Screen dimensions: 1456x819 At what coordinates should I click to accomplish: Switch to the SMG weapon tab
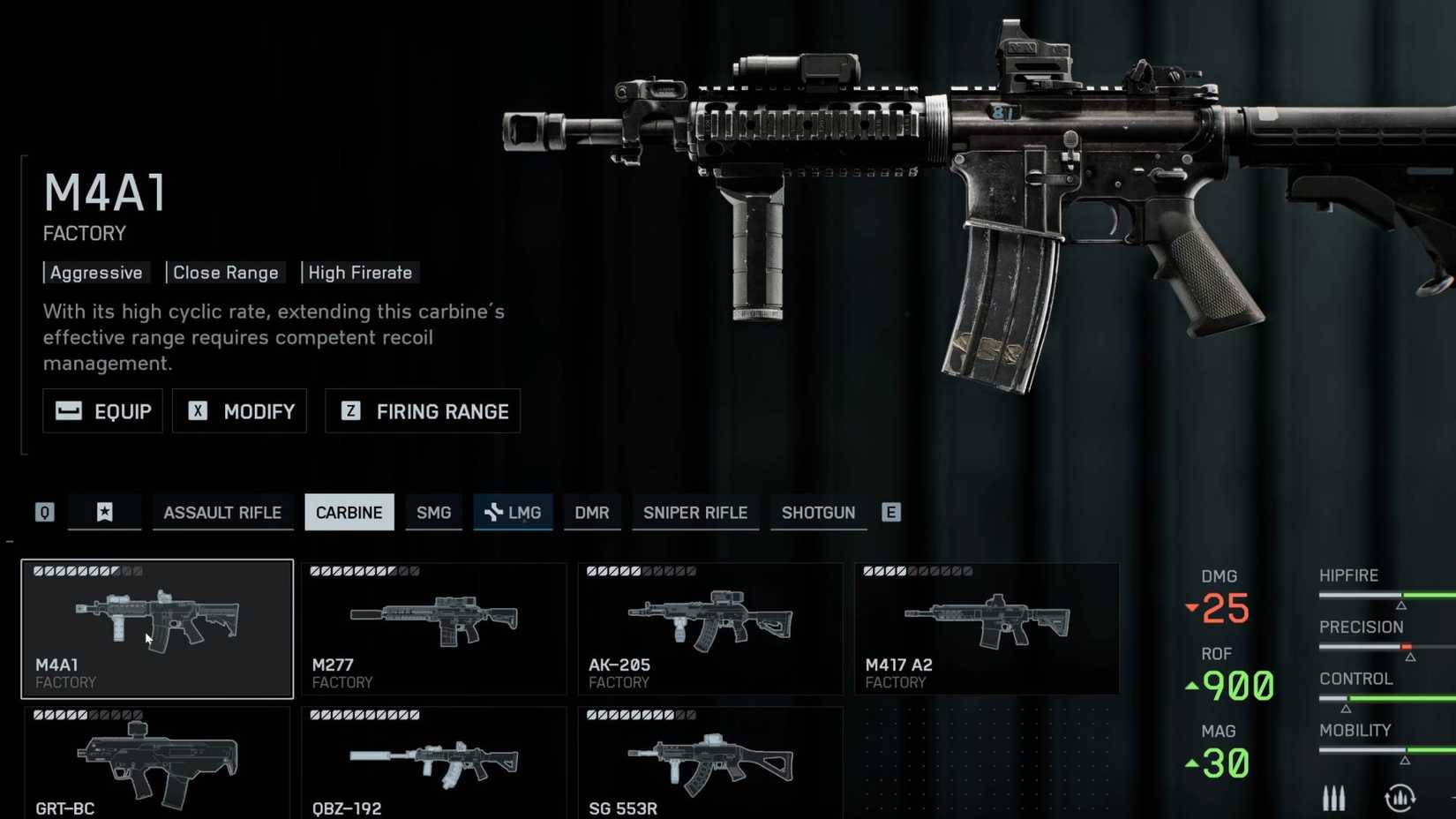tap(433, 512)
